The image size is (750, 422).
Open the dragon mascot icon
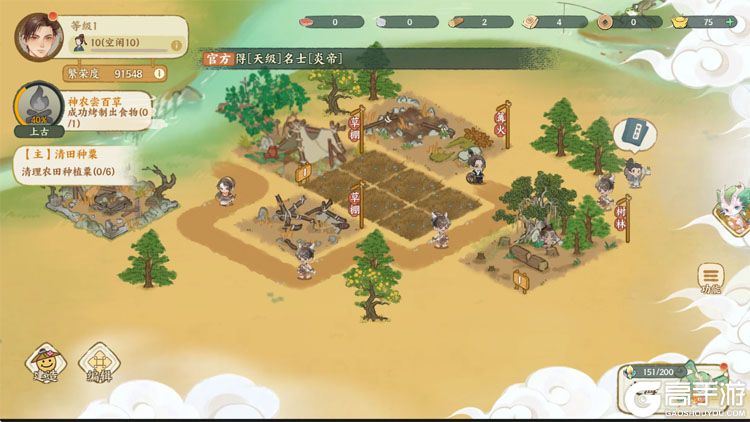tap(733, 211)
